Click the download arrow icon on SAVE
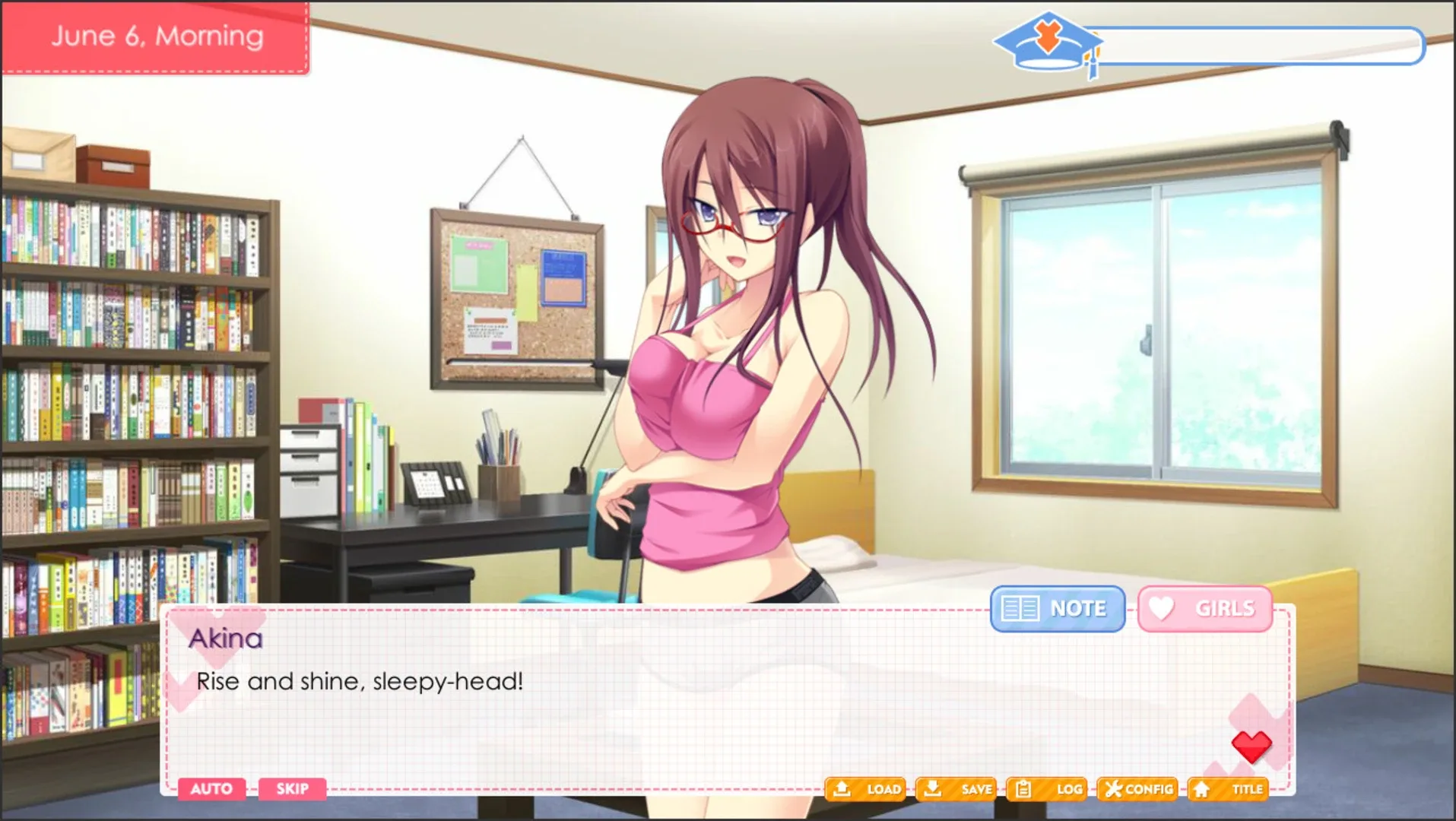 (932, 789)
